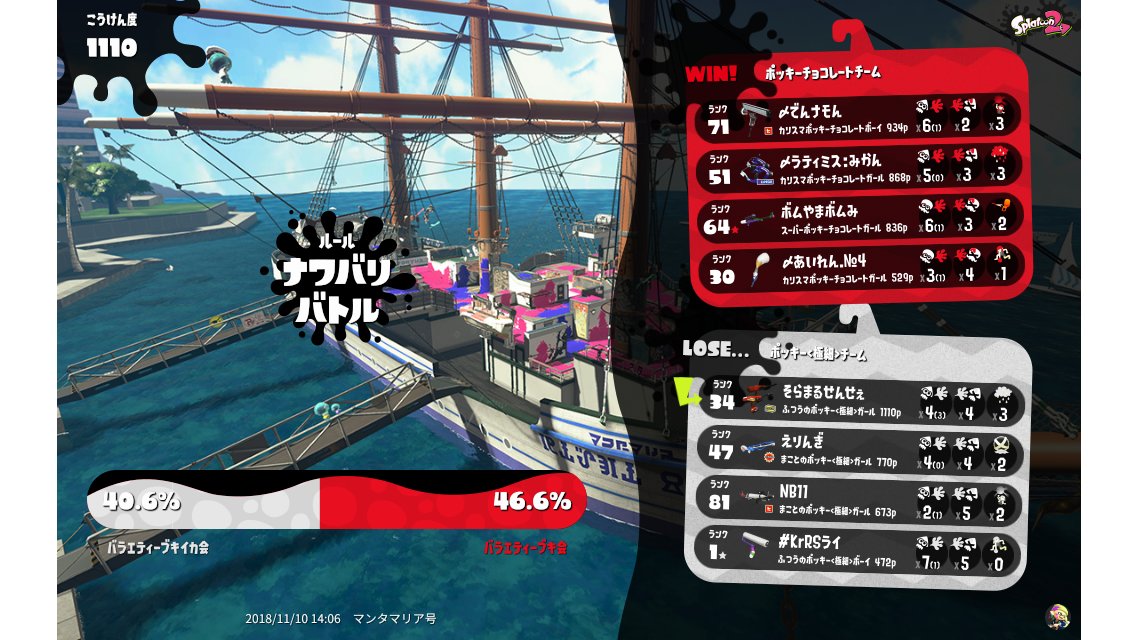
Task: Select player row そらまるせんせぇ, rank 34
Action: click(x=862, y=401)
